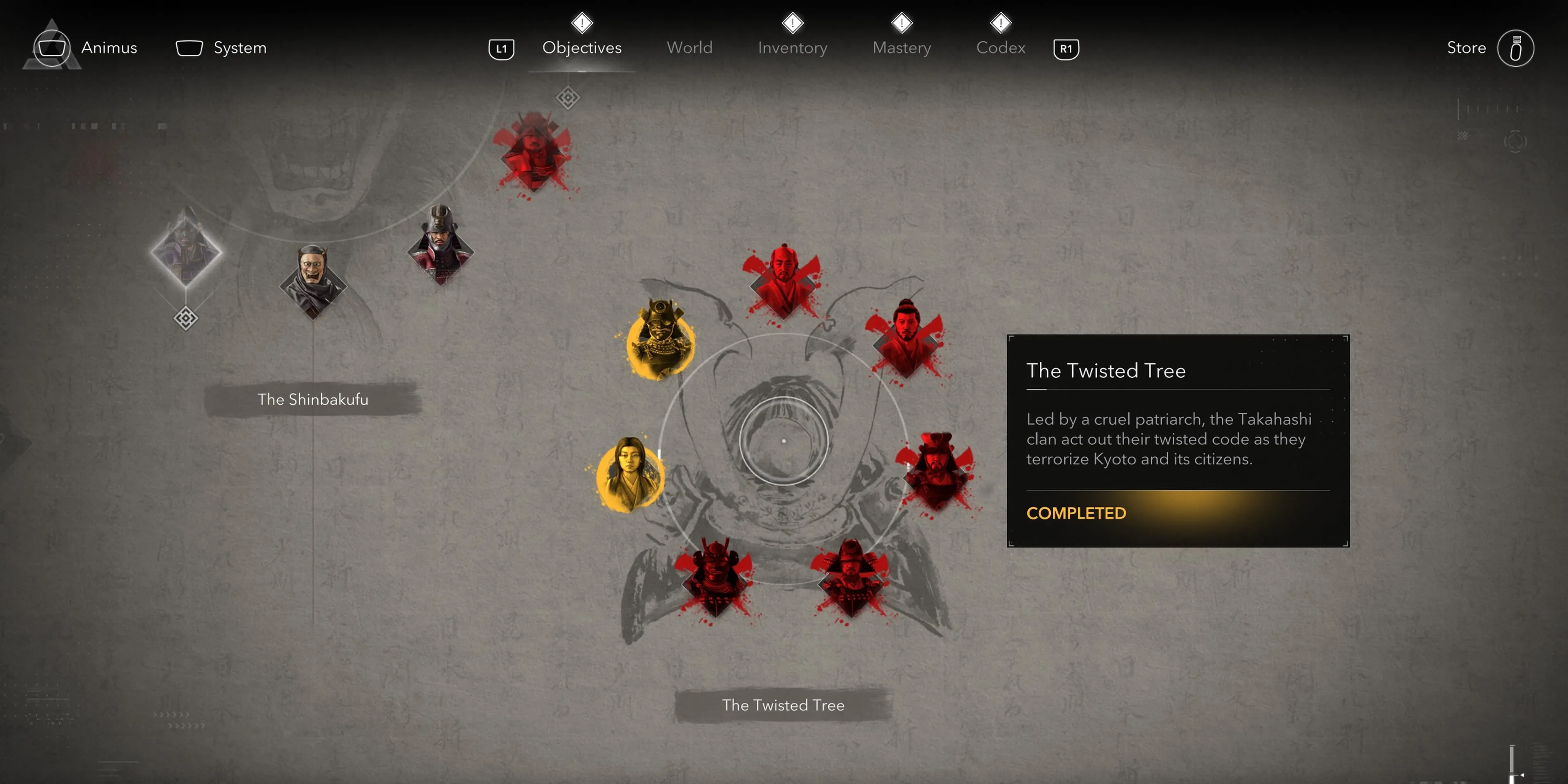Switch to the Objectives tab
This screenshot has width=1568, height=784.
pos(581,47)
